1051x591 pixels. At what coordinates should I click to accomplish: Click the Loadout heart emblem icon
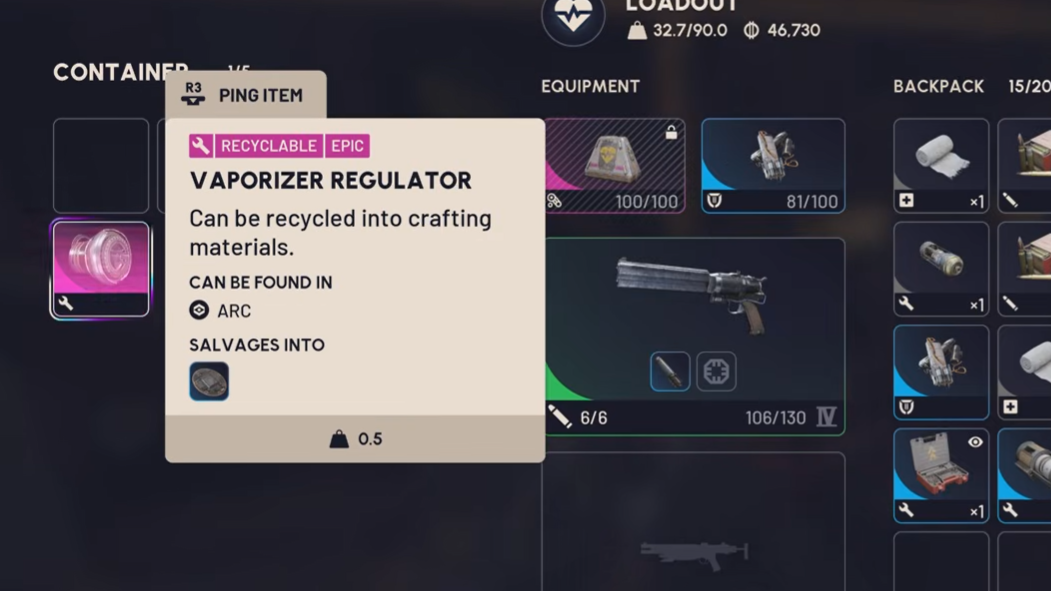point(573,18)
